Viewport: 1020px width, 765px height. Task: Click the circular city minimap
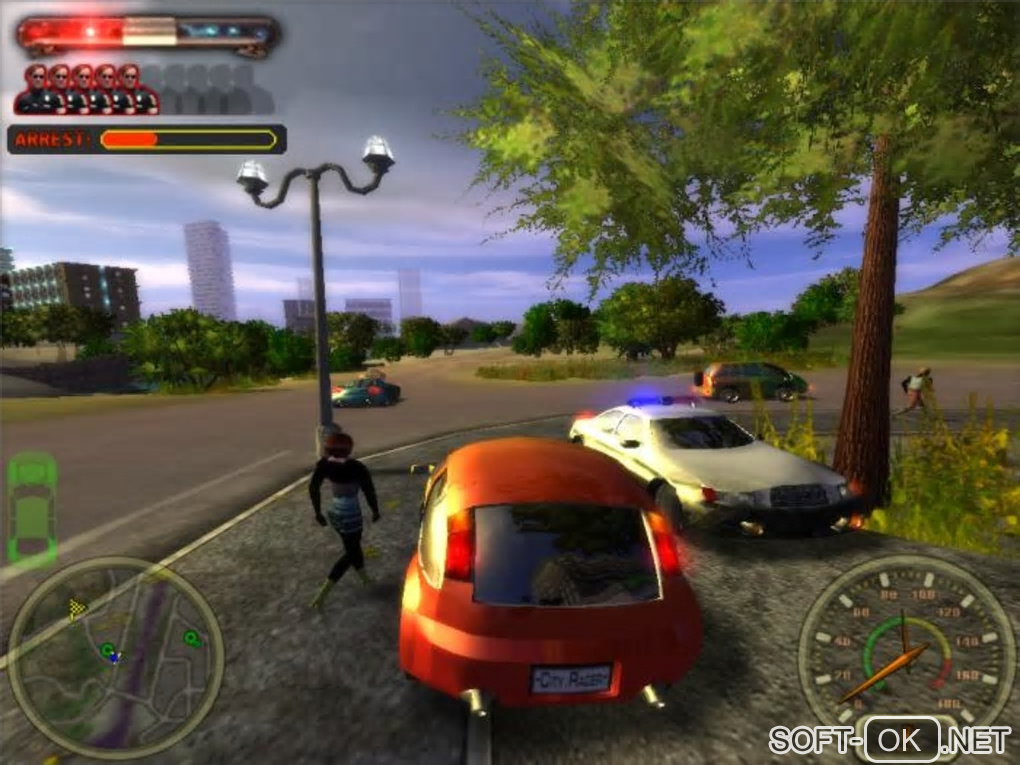click(115, 657)
